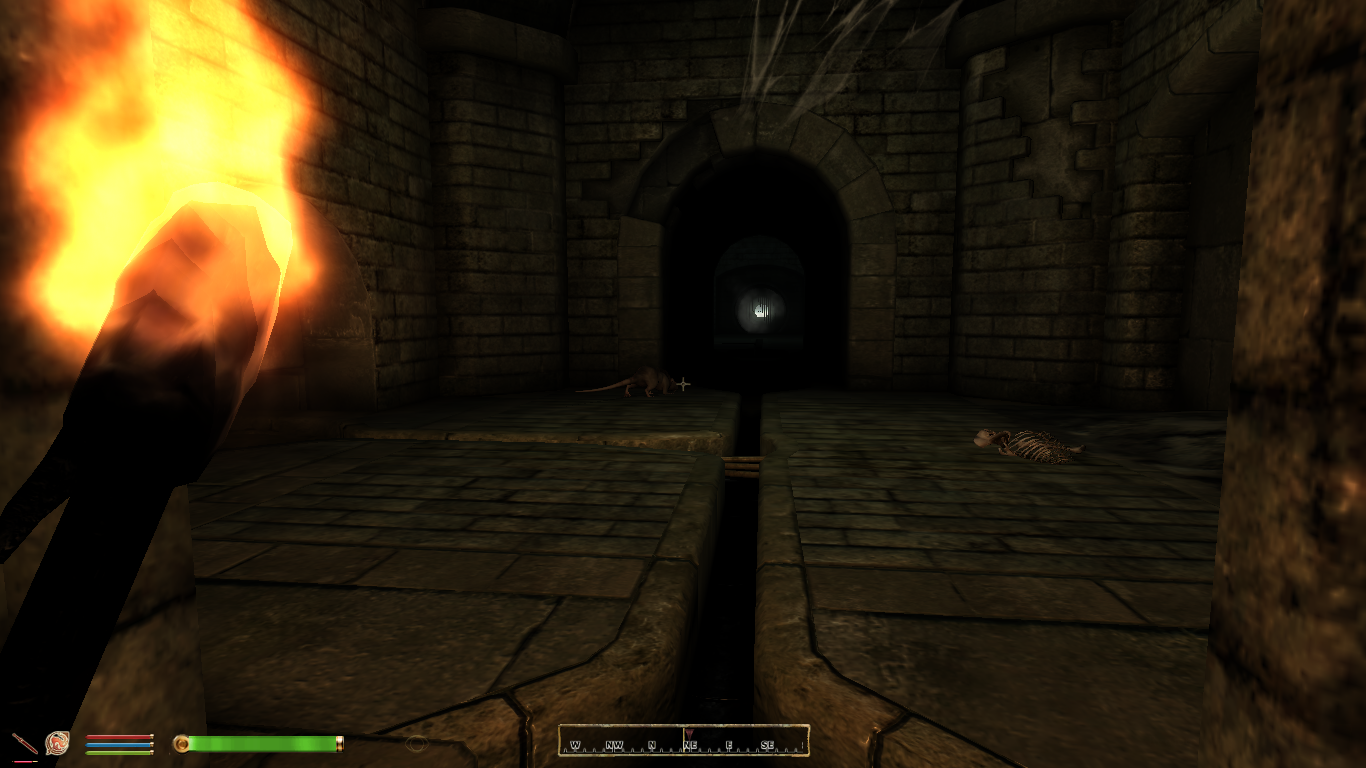
Task: Click the sneak eye icon
Action: (x=417, y=743)
